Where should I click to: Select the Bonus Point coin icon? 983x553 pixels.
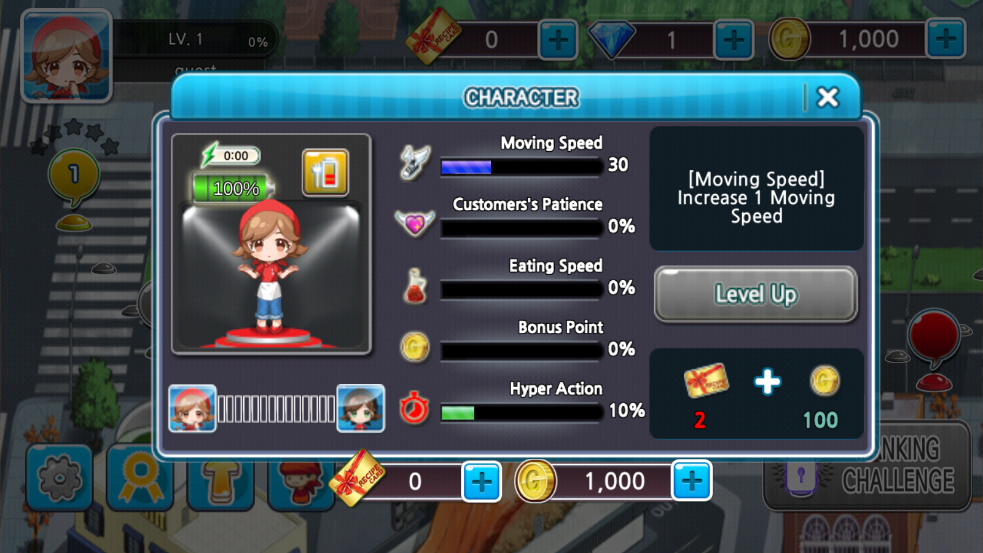point(414,347)
